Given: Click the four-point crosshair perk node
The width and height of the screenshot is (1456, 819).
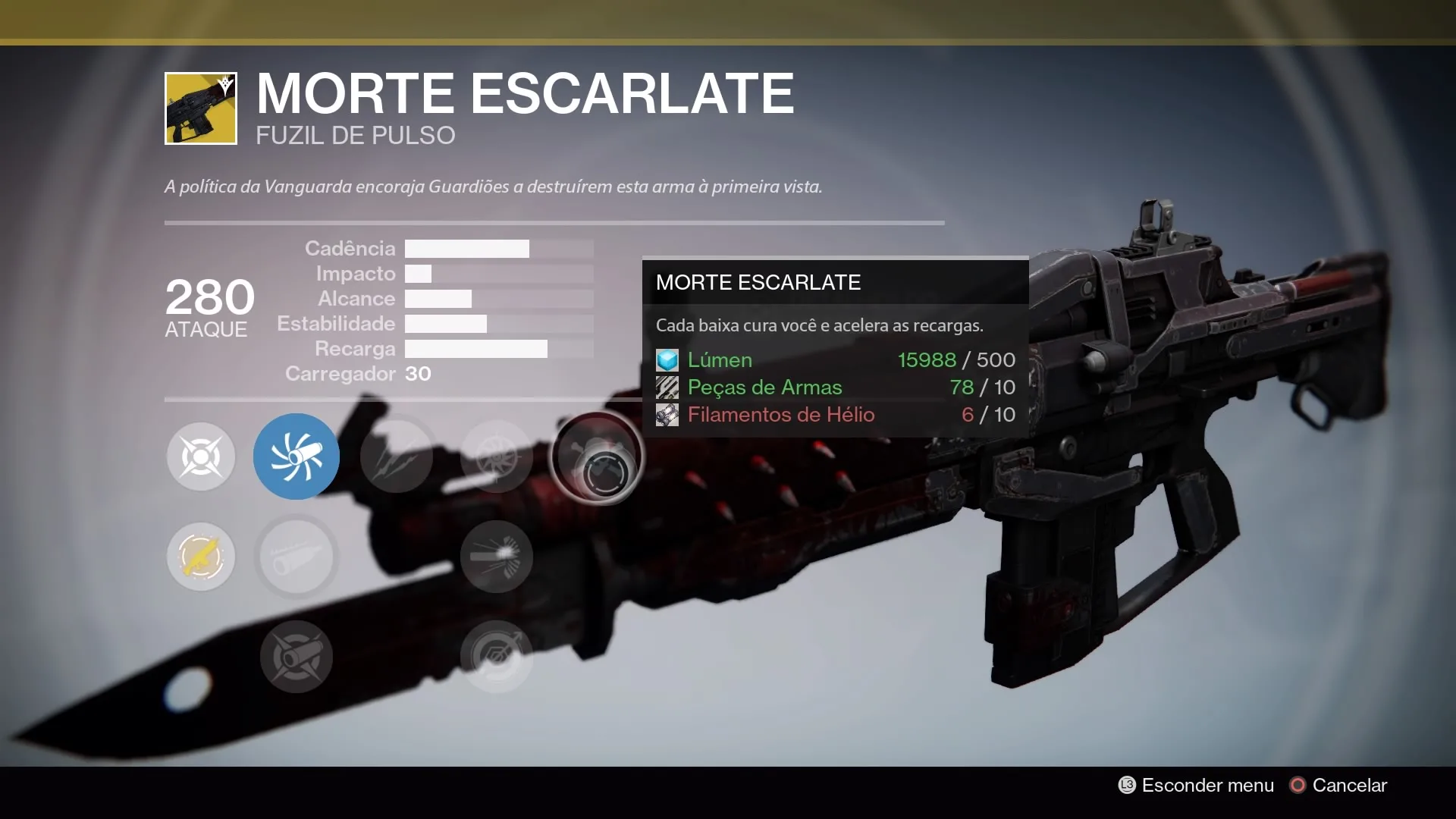Looking at the screenshot, I should (201, 457).
